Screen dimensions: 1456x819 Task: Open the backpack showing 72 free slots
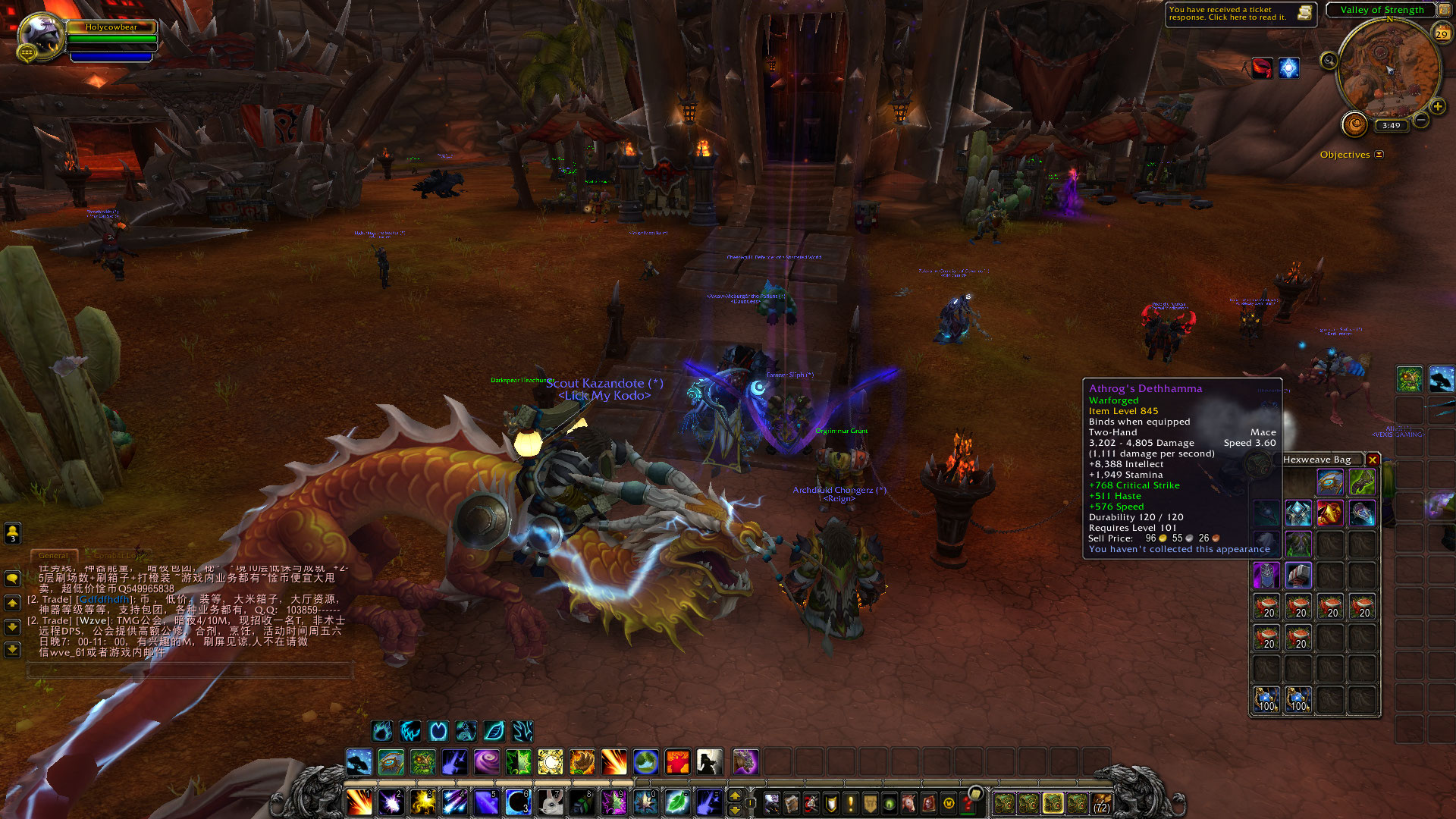[x=1101, y=802]
